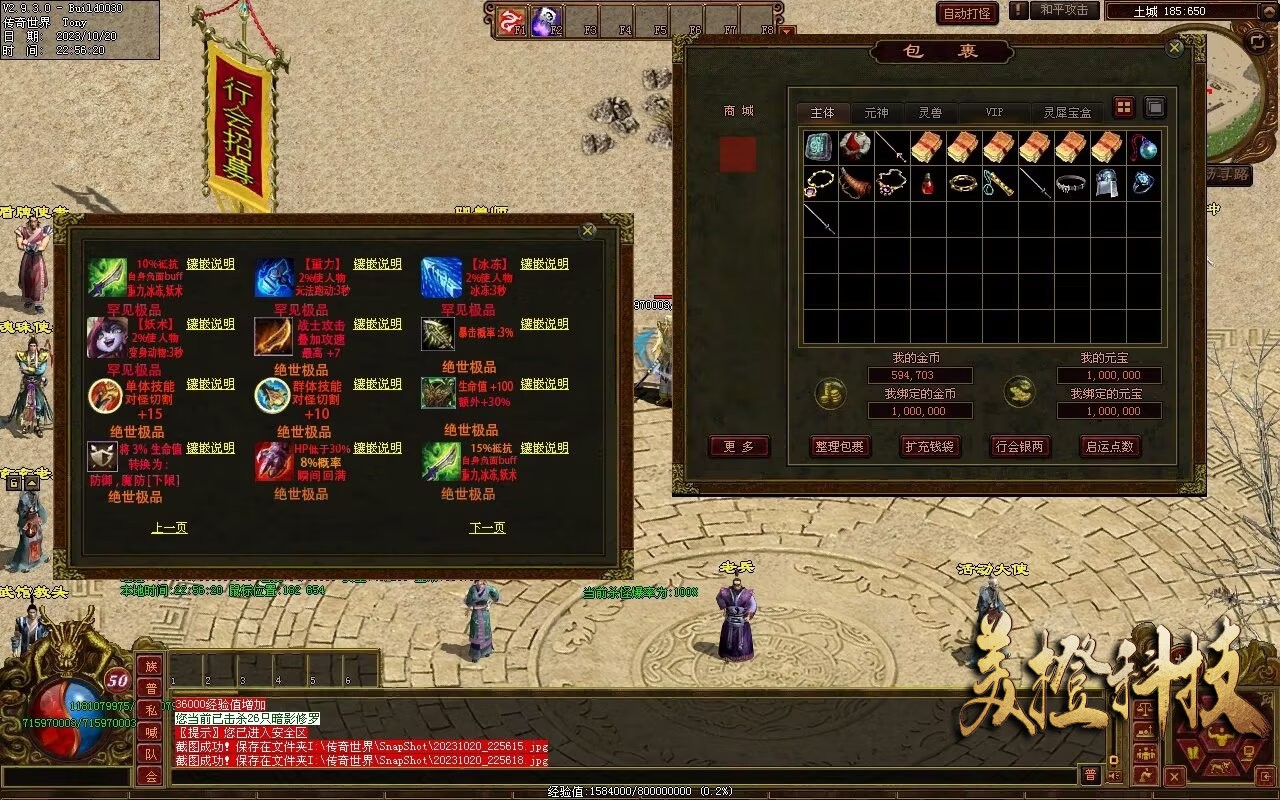Image resolution: width=1280 pixels, height=800 pixels.
Task: Close the 包裹 bag window
Action: tap(1175, 48)
